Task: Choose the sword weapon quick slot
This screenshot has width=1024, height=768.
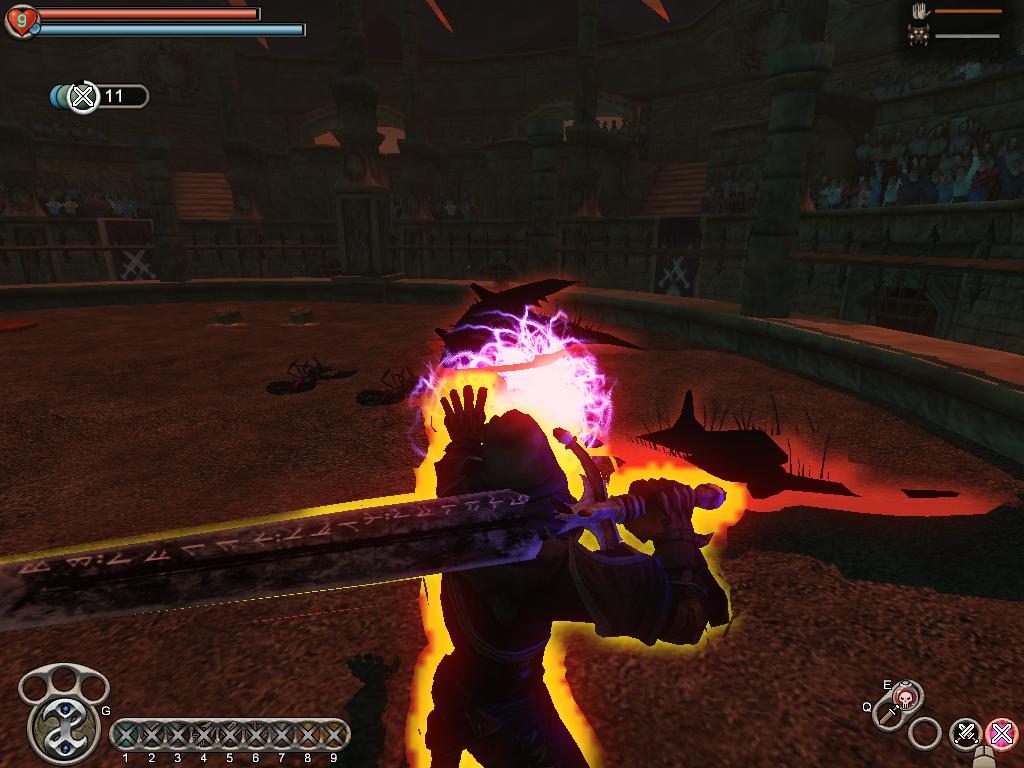Action: pyautogui.click(x=888, y=714)
